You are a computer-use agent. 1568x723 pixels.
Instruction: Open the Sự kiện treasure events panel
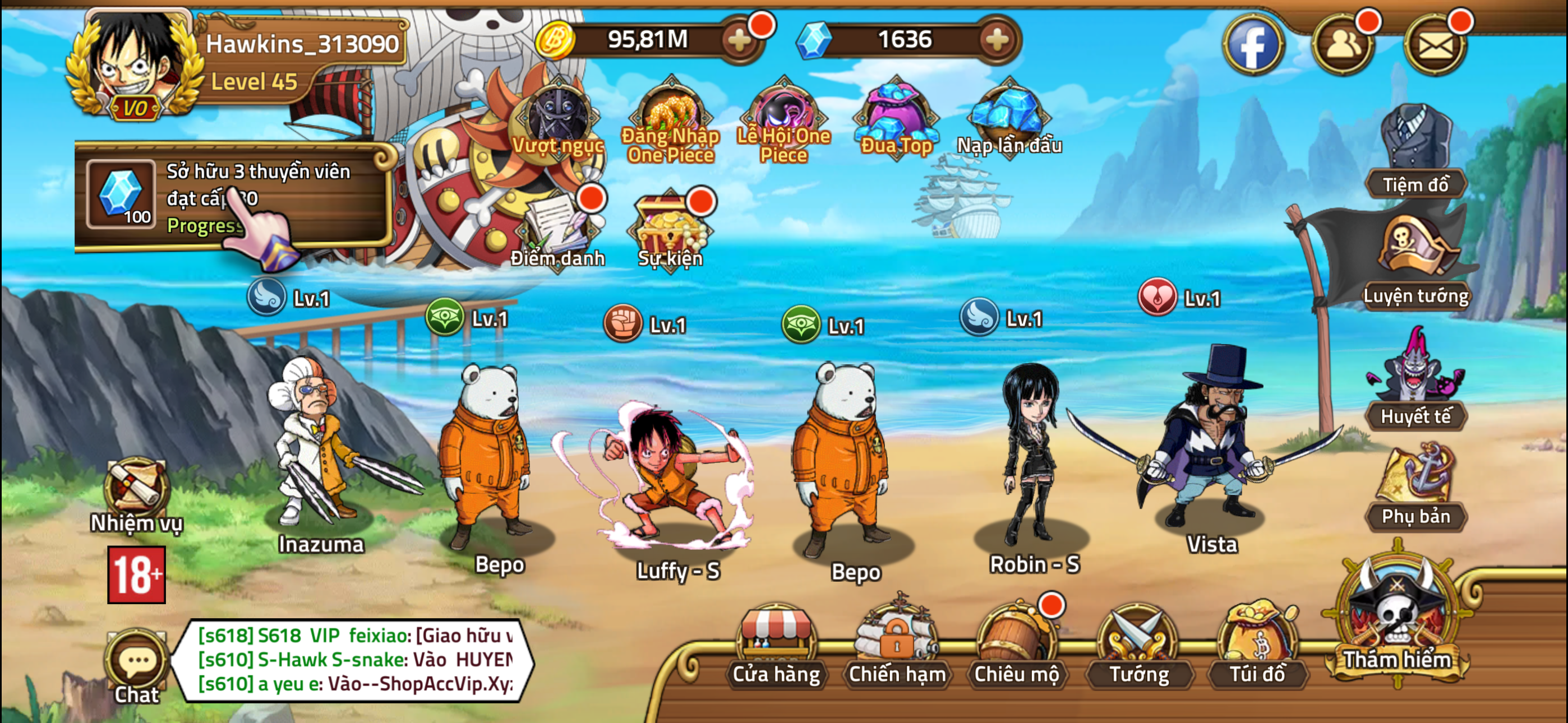point(668,228)
